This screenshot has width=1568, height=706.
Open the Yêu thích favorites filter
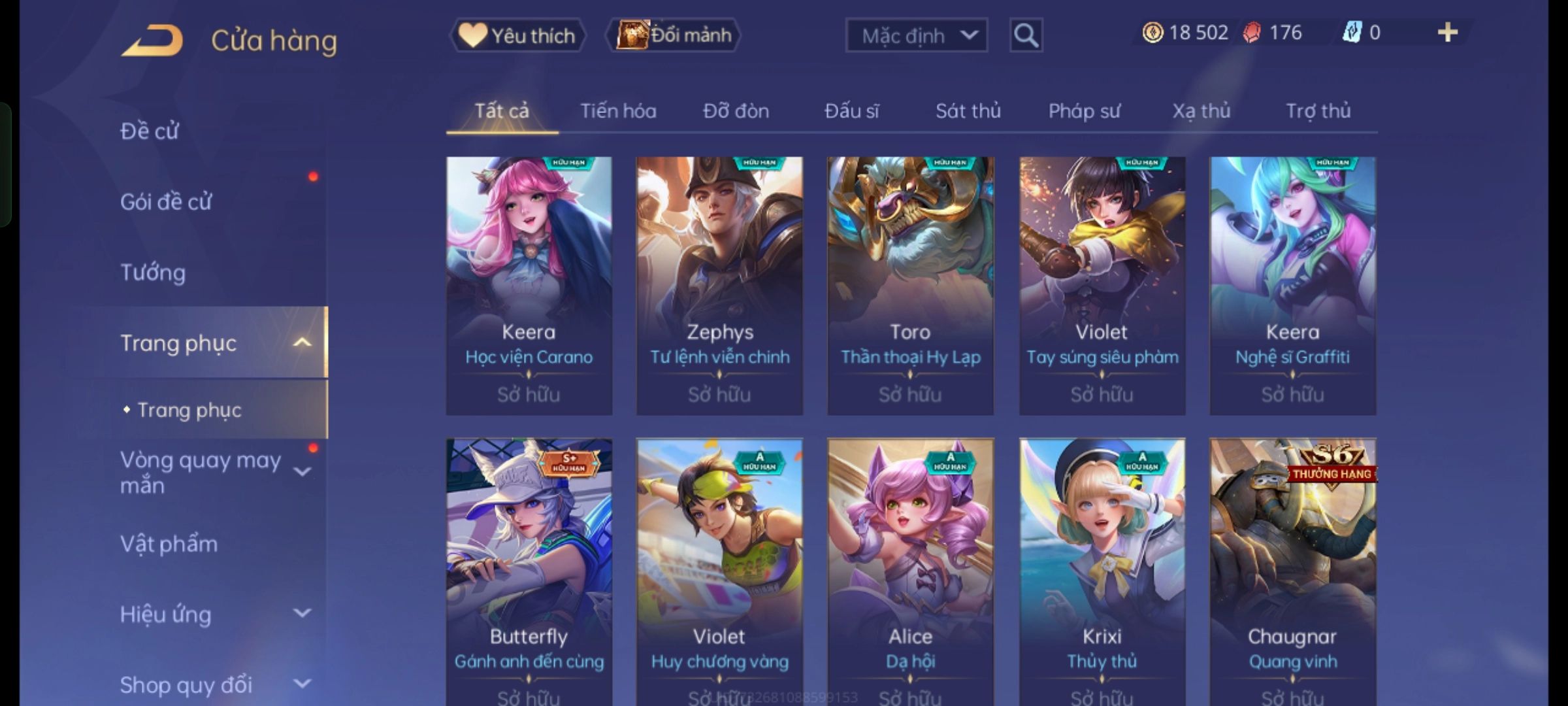tap(517, 35)
